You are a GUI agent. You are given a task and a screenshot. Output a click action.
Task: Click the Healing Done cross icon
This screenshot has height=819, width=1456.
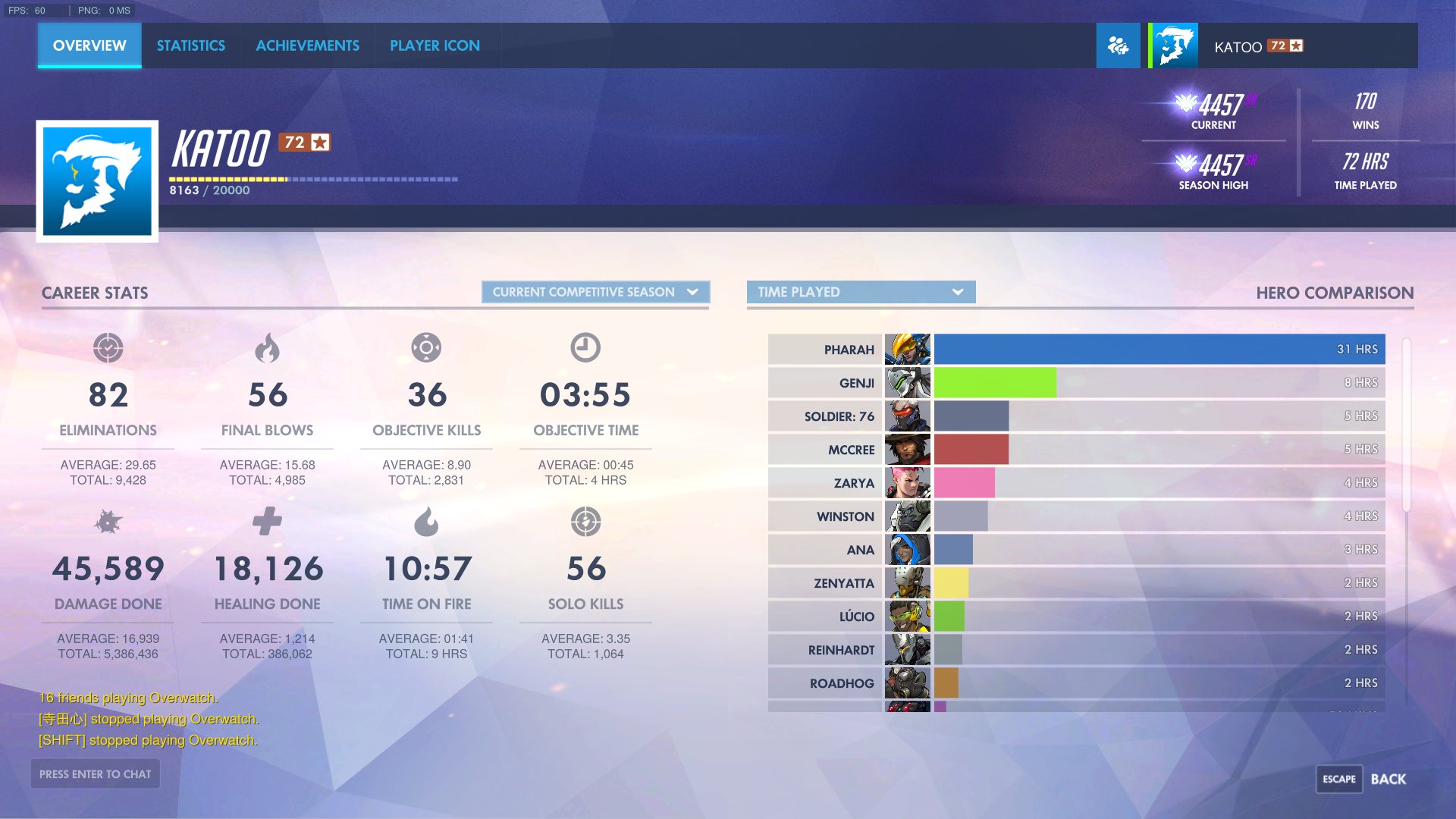pos(268,522)
